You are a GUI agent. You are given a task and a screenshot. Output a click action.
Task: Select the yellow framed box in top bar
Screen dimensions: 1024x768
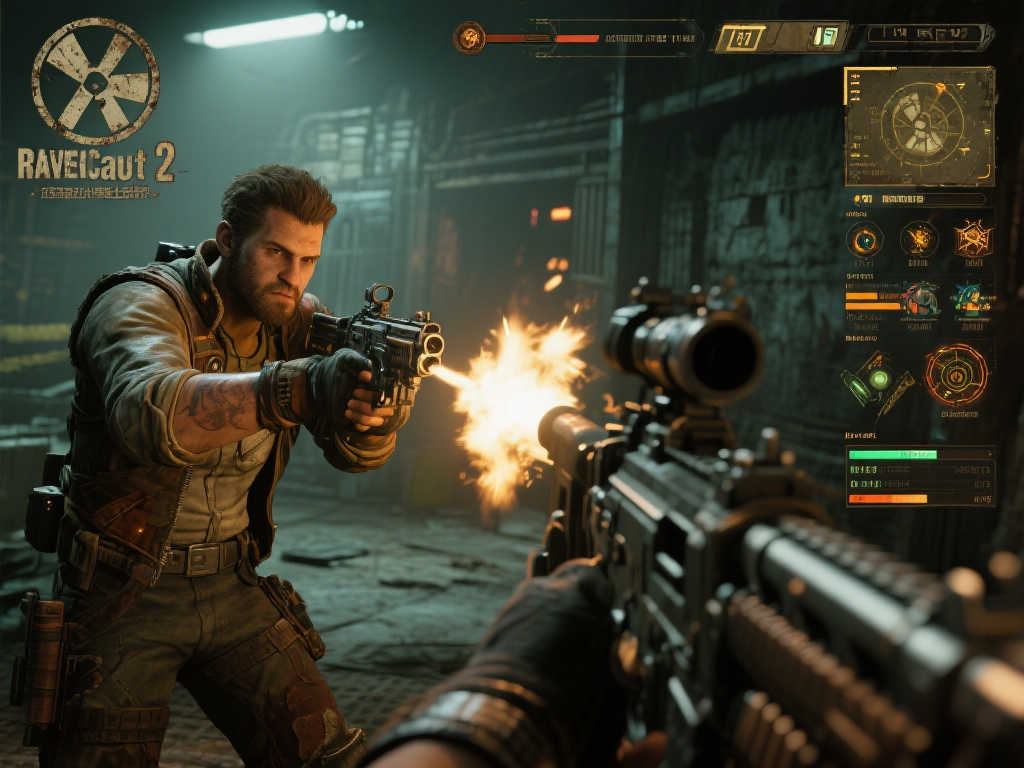(x=742, y=38)
